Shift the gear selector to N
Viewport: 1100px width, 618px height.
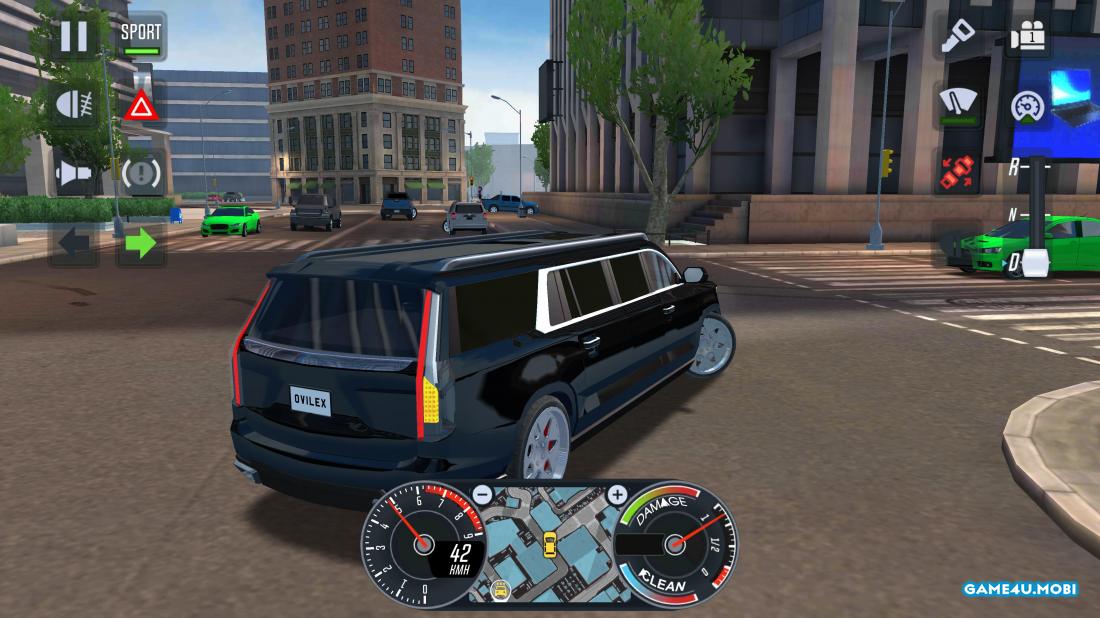click(1013, 214)
